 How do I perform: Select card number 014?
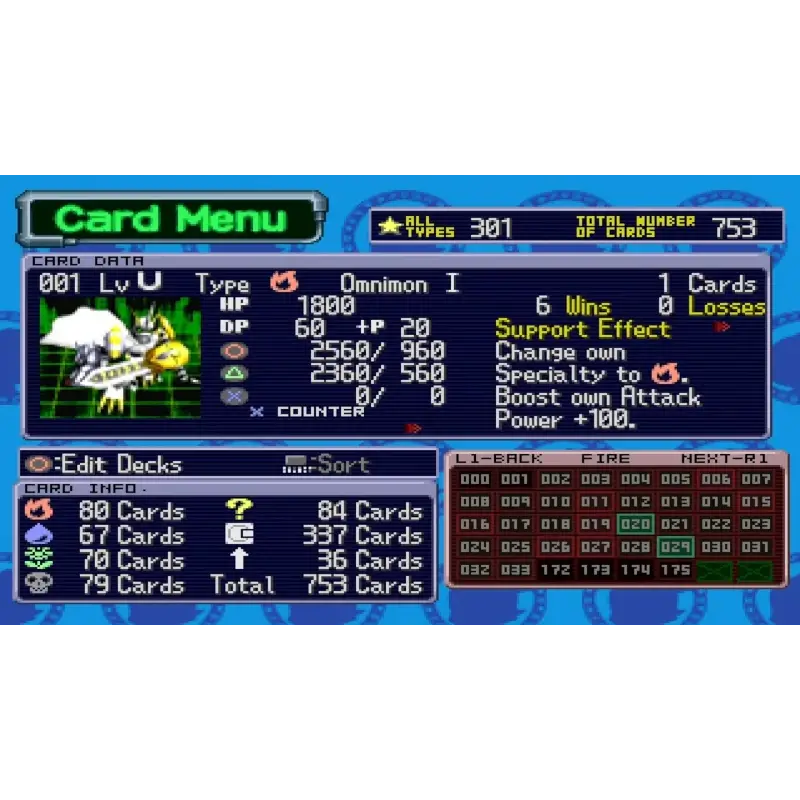(716, 502)
